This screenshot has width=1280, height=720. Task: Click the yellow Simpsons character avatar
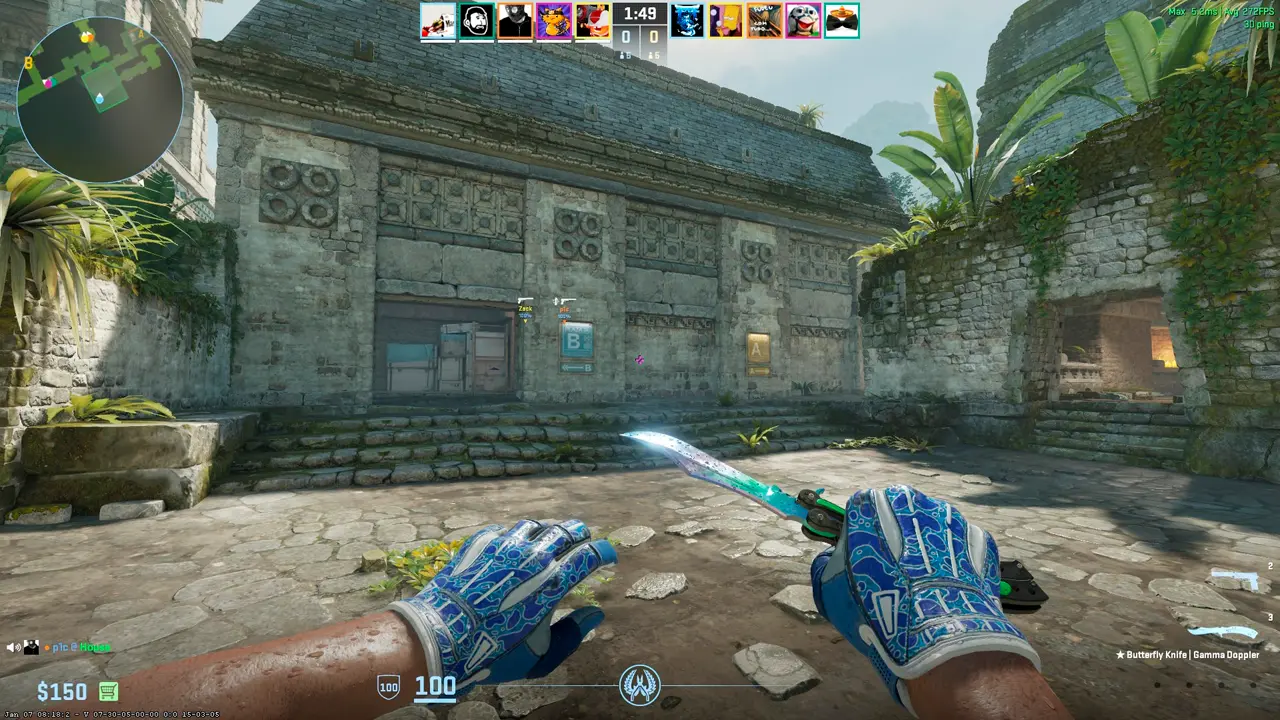tap(726, 20)
